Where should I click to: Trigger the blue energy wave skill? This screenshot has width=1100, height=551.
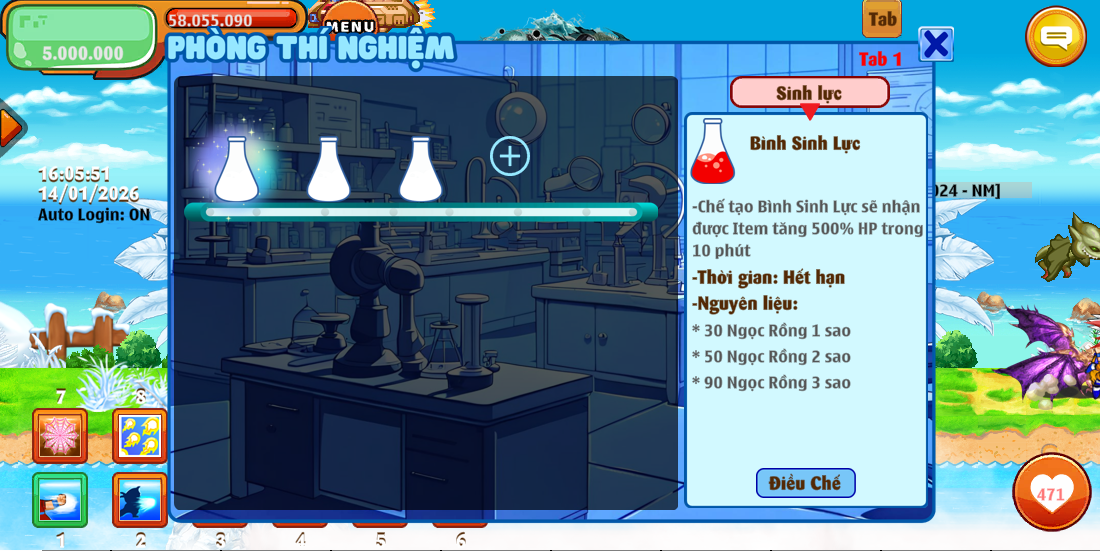[x=140, y=499]
